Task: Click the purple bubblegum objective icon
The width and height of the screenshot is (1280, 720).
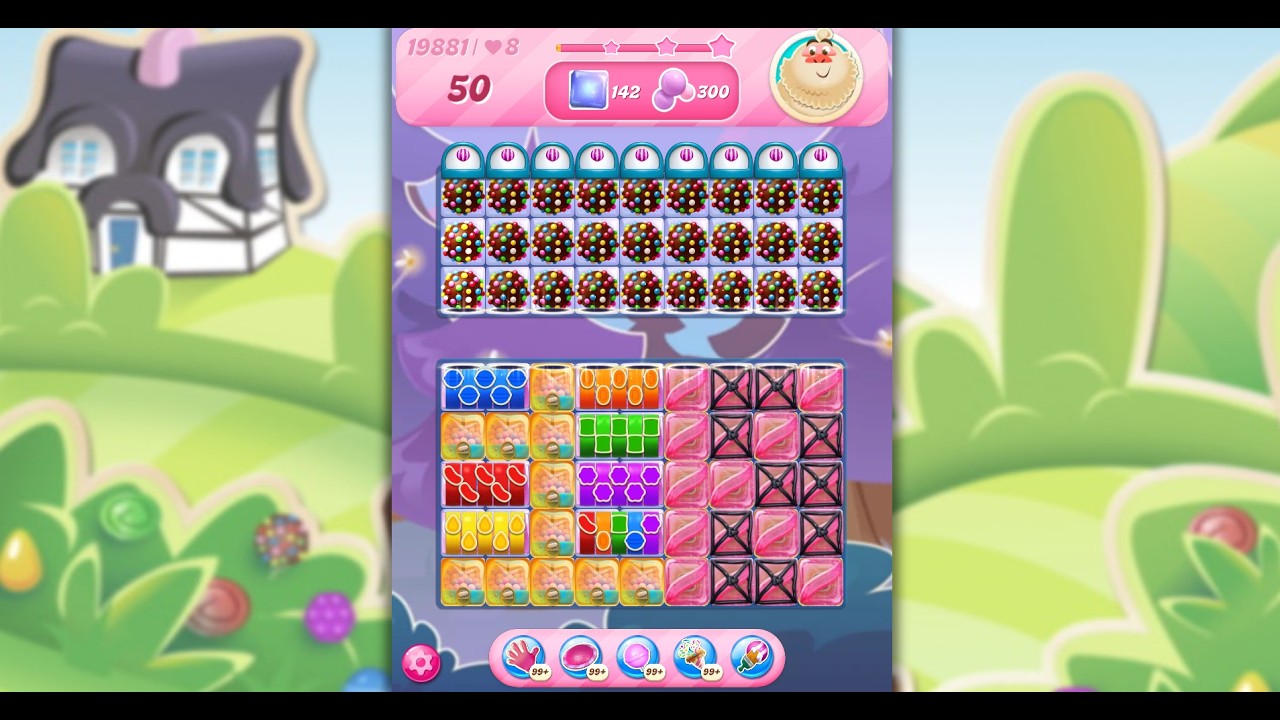Action: pos(672,91)
